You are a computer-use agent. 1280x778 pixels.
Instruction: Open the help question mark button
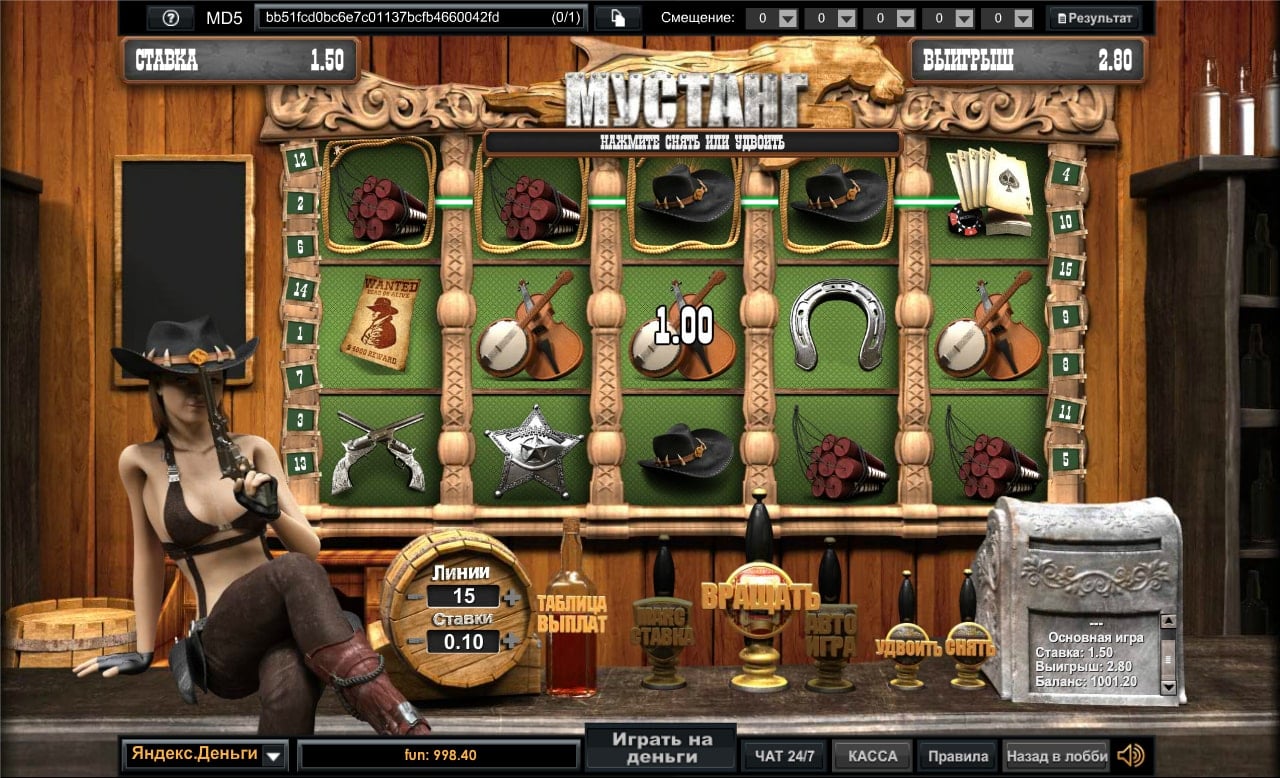[x=170, y=18]
